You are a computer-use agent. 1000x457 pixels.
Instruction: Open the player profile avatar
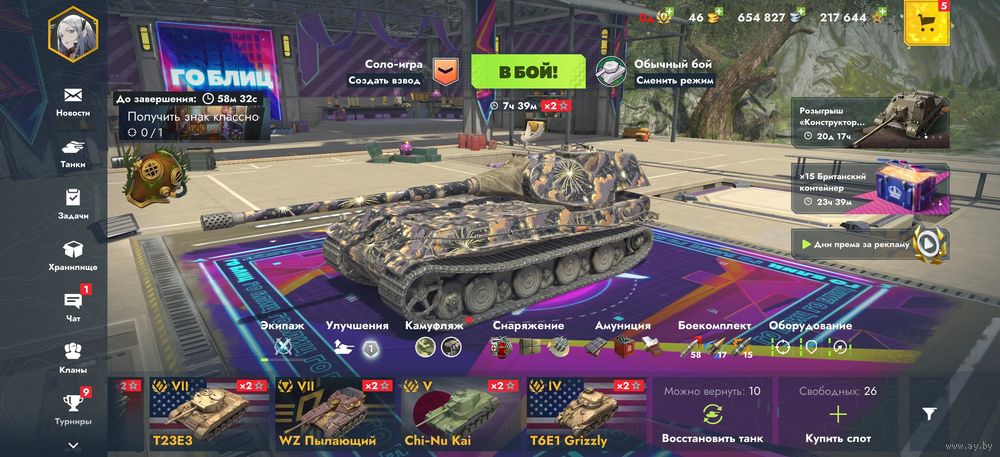coord(72,35)
